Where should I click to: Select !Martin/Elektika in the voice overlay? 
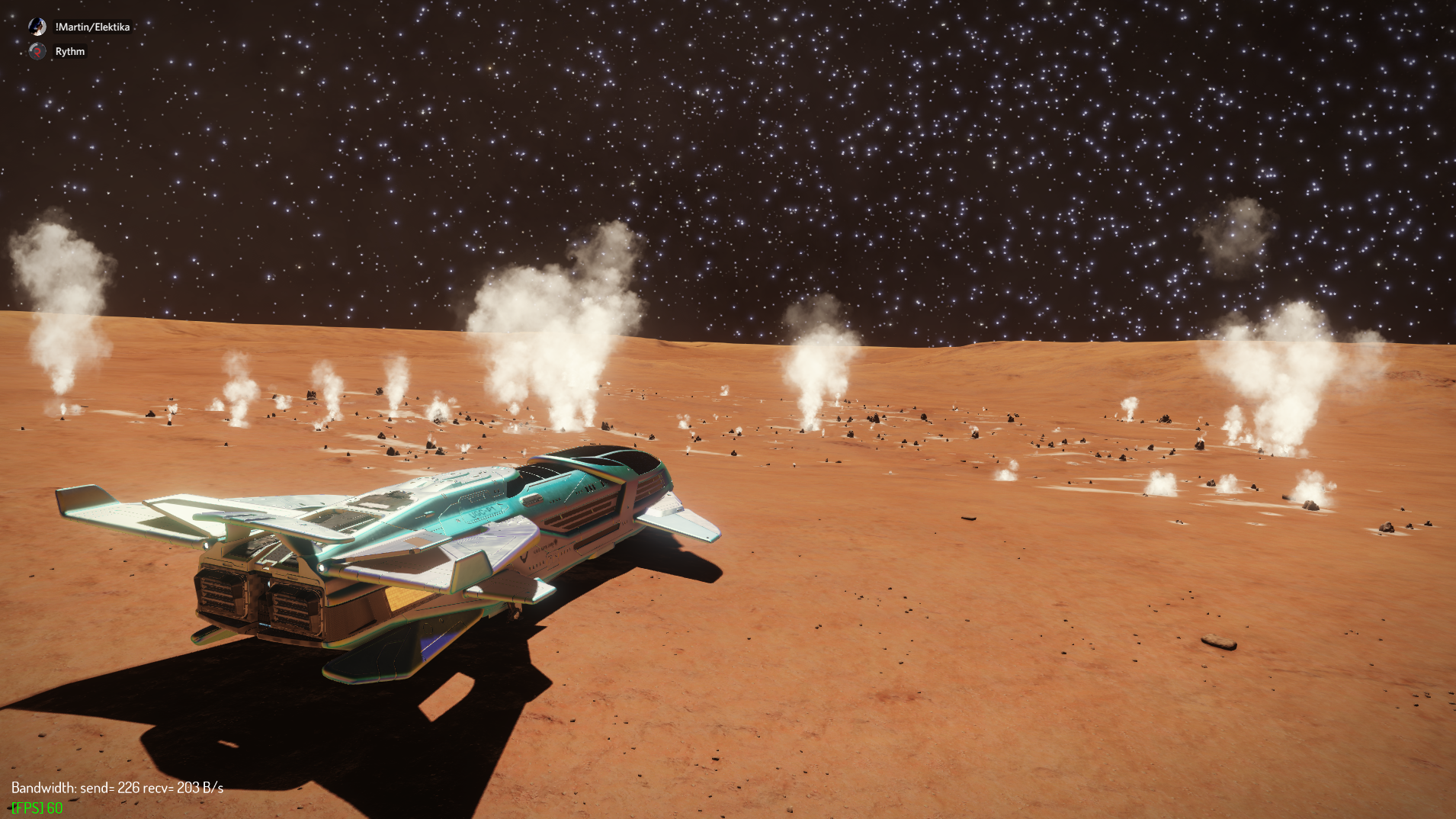(x=91, y=27)
